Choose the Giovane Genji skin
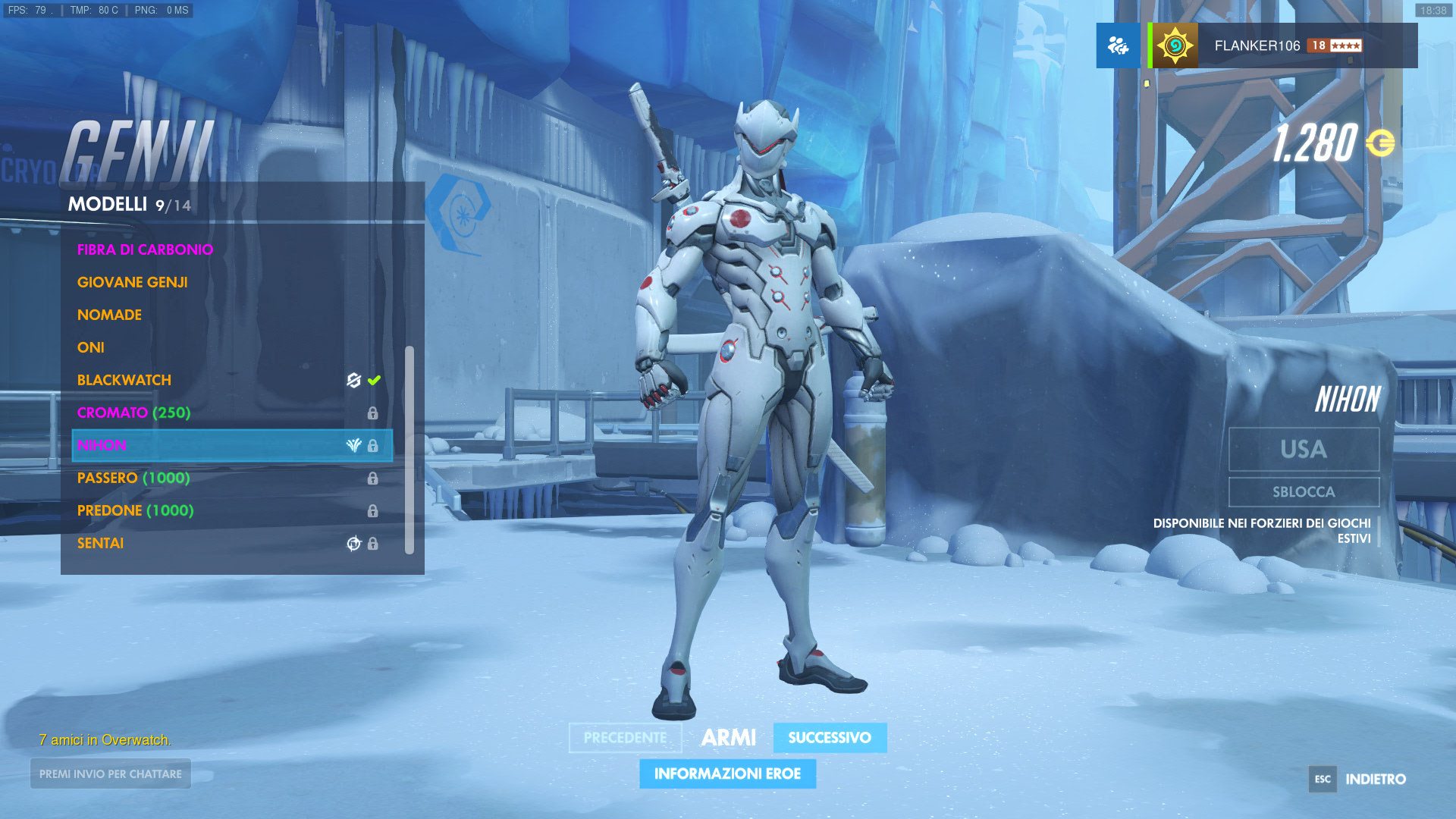The width and height of the screenshot is (1456, 819). point(133,282)
